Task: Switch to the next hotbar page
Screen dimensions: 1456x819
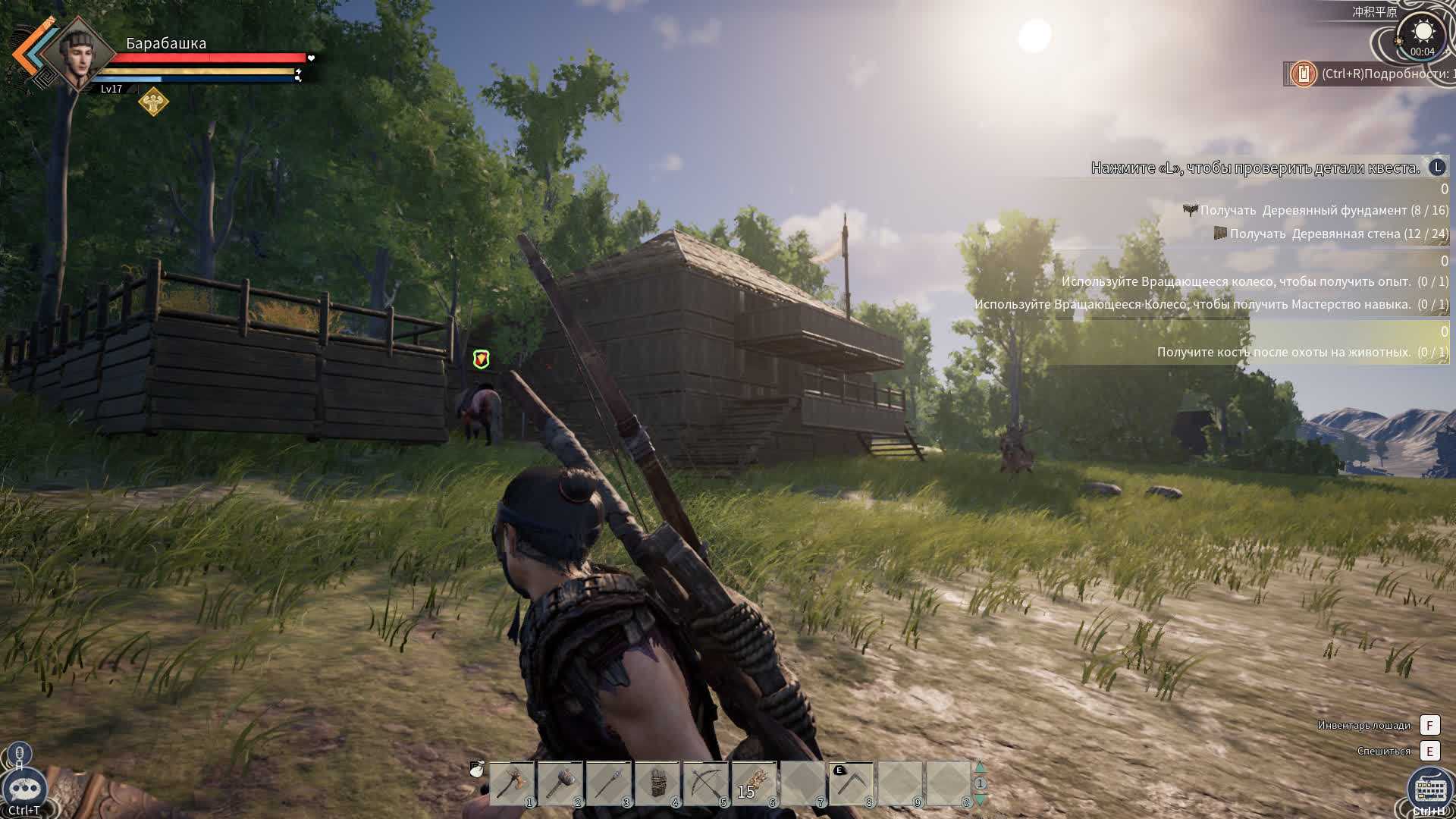Action: [980, 800]
